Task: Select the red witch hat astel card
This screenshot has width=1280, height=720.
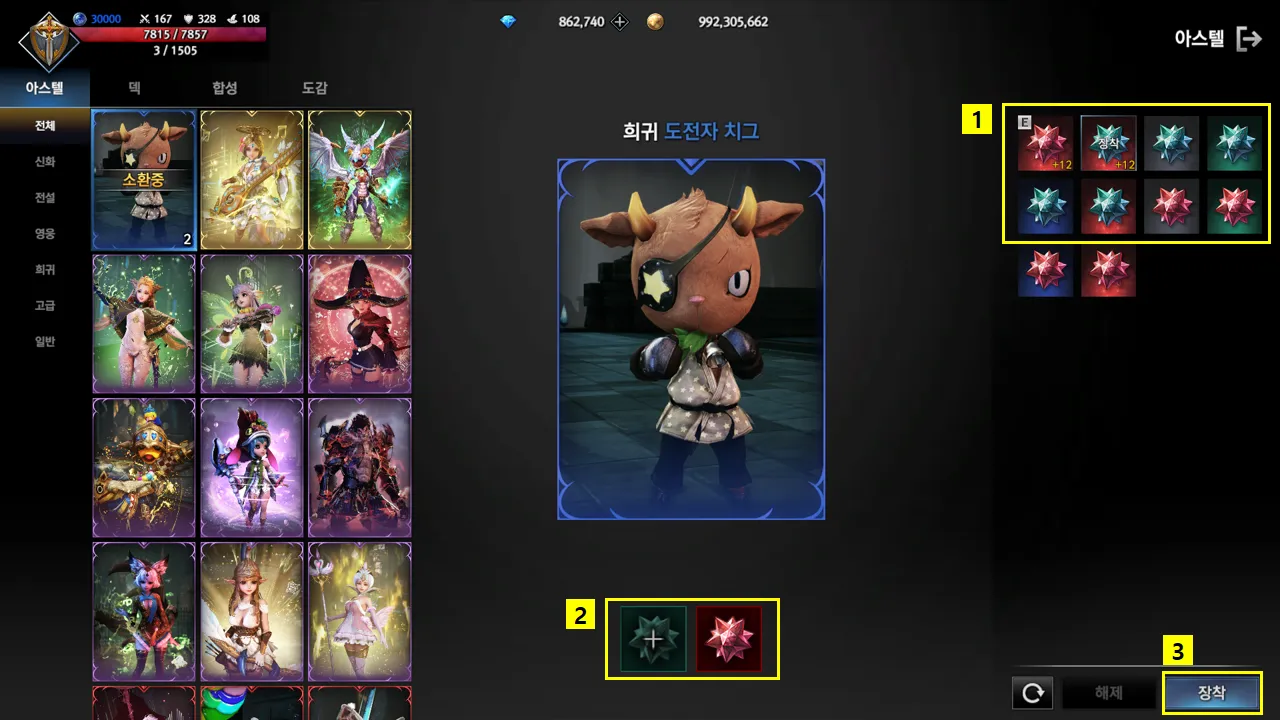Action: coord(359,324)
